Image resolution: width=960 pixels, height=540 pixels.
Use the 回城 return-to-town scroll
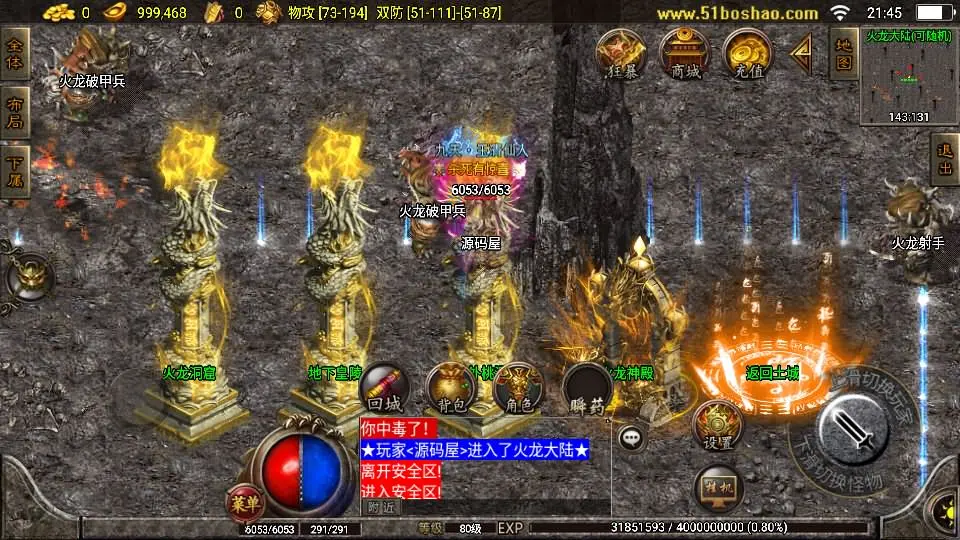click(x=385, y=389)
